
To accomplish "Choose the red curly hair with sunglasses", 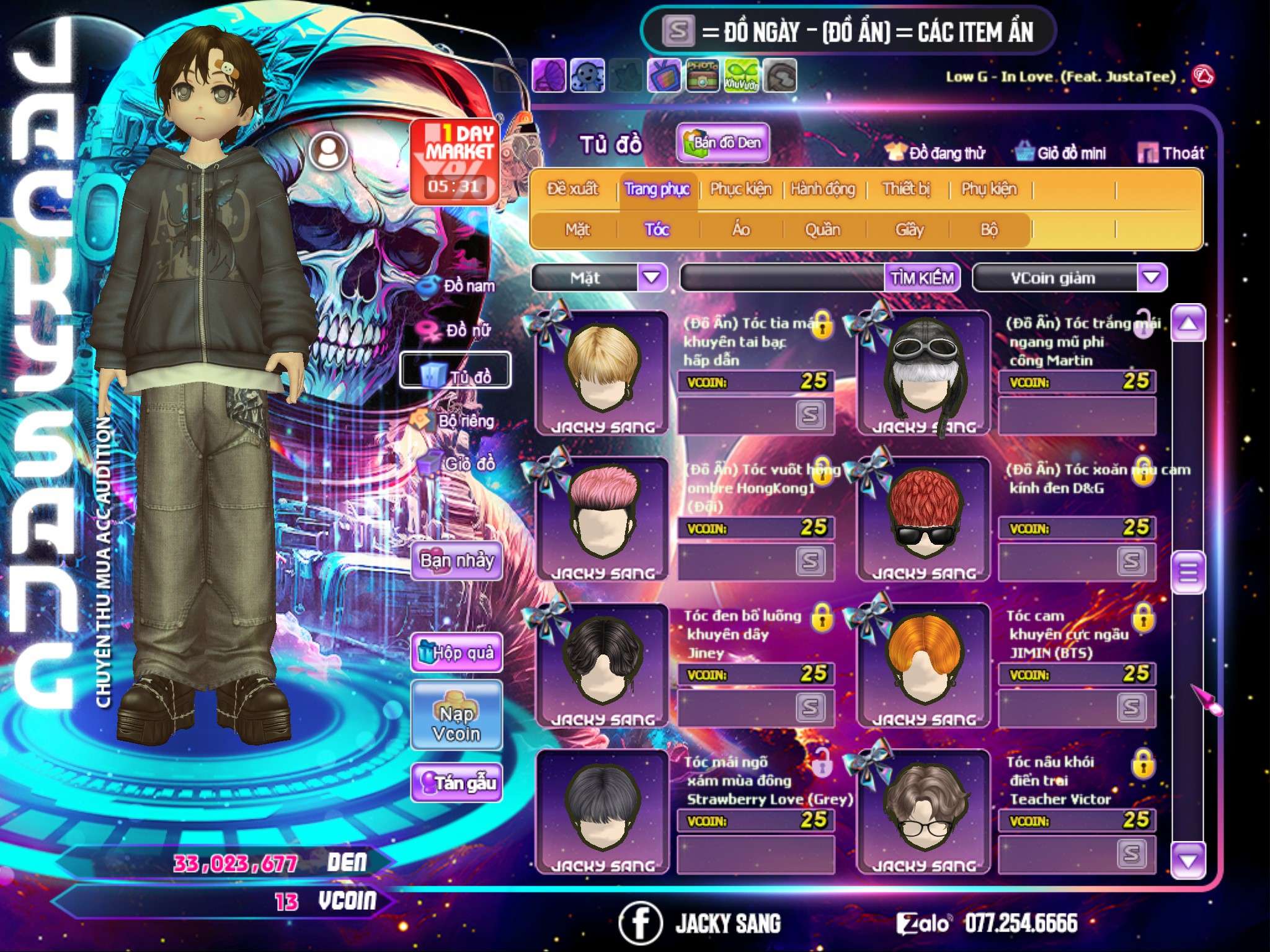I will tap(924, 518).
